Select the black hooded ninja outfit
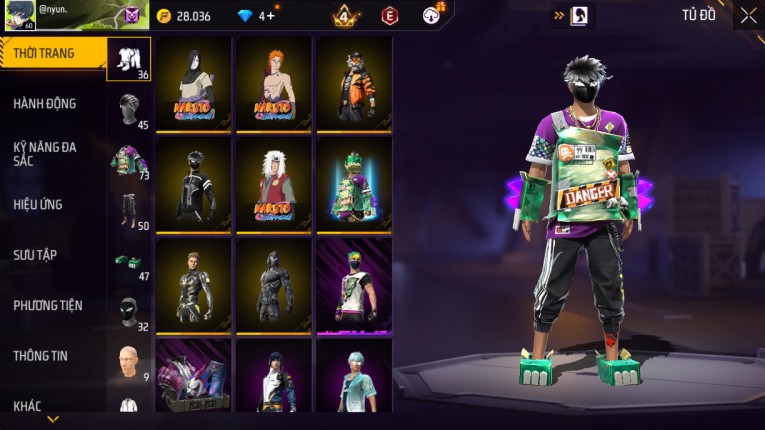Viewport: 765px width, 430px height. [x=193, y=184]
